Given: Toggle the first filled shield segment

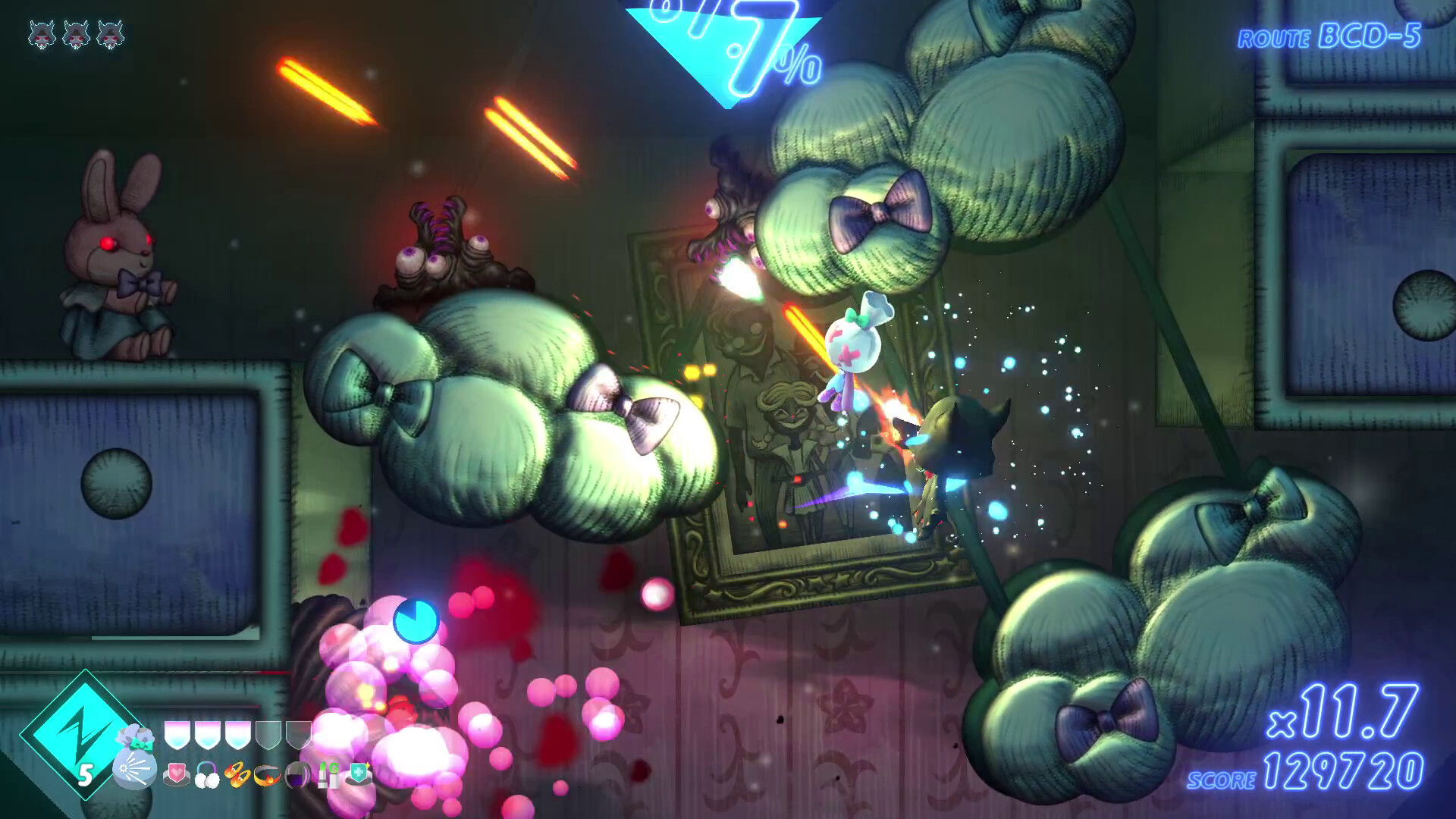Looking at the screenshot, I should click(177, 736).
